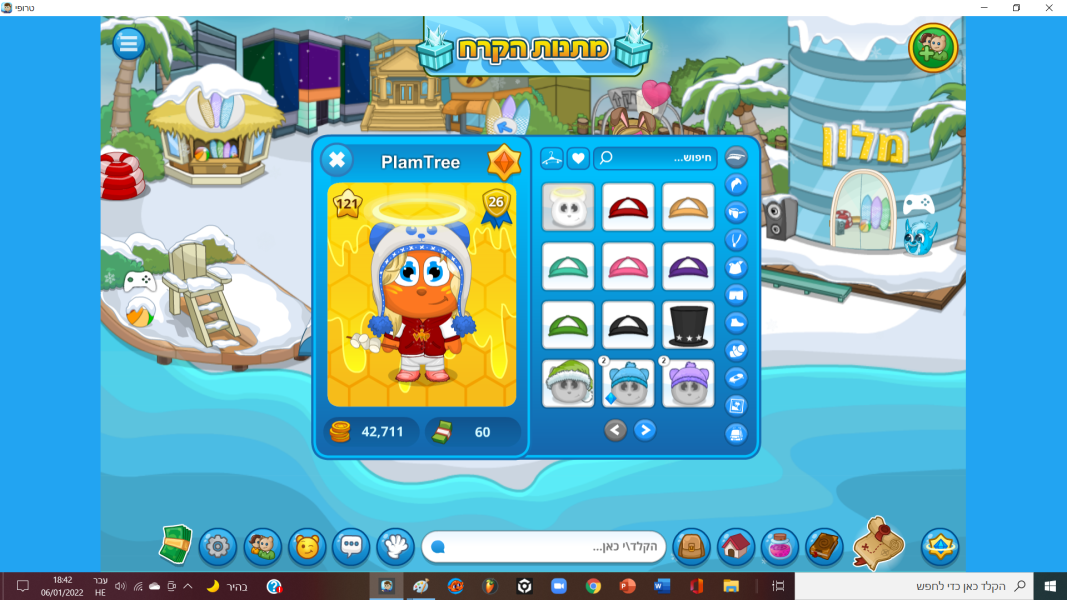Image resolution: width=1067 pixels, height=600 pixels.
Task: Choose the black cap
Action: 628,325
